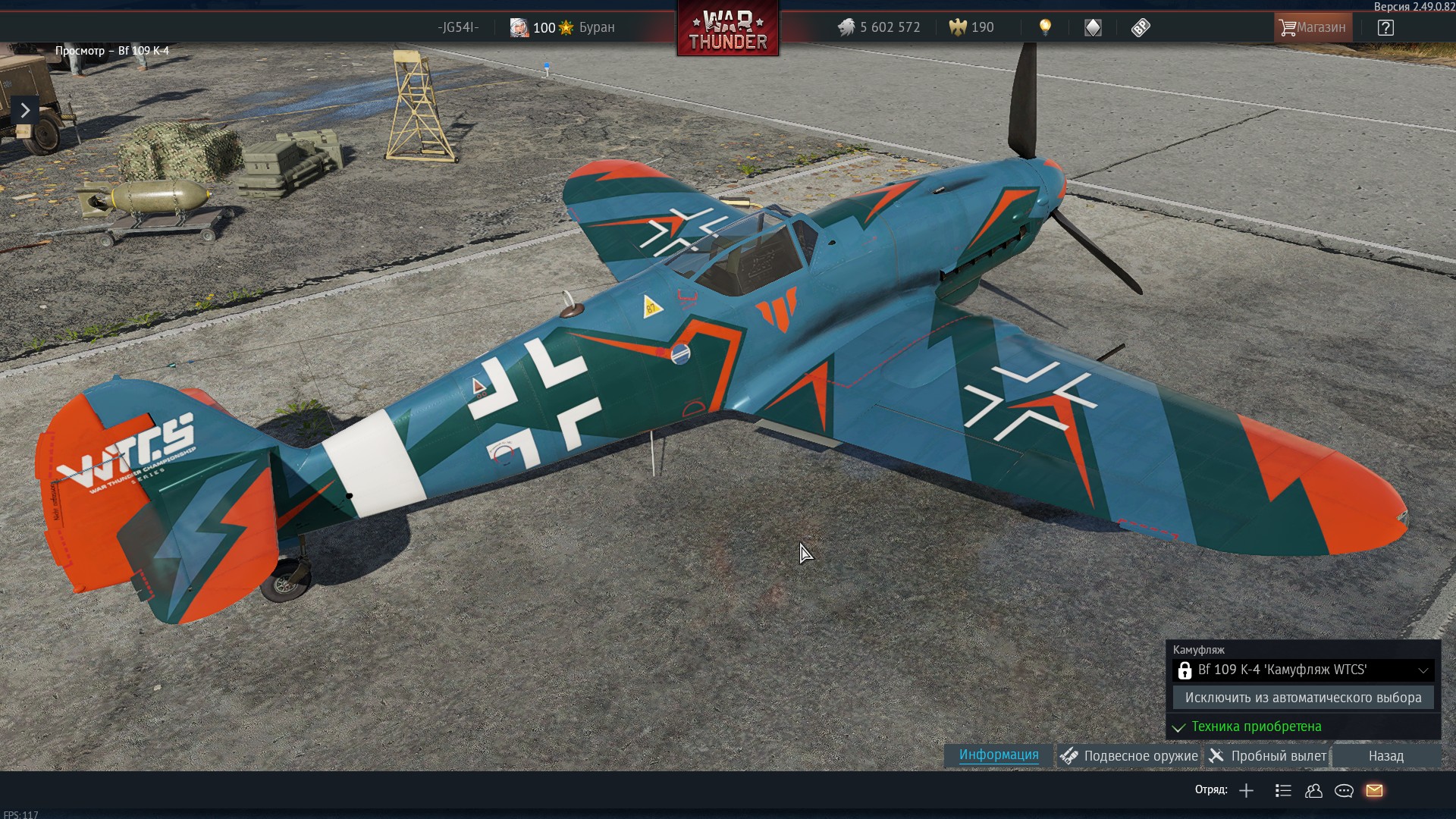Expand the left side panel arrow
This screenshot has width=1456, height=819.
[25, 111]
